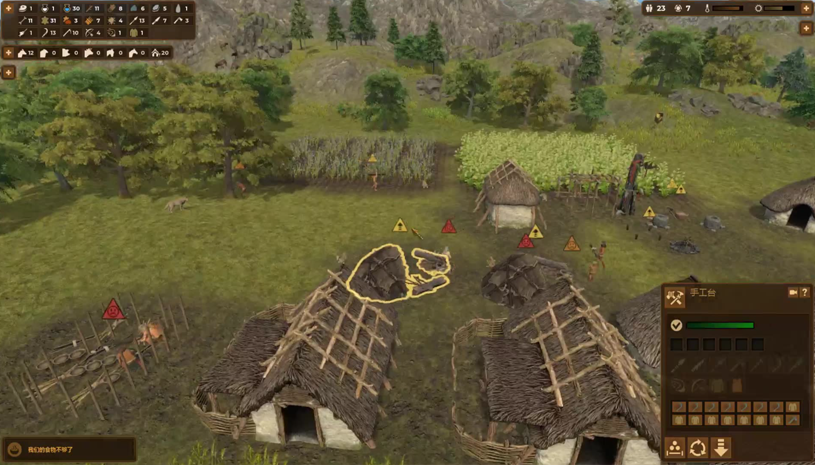Open the worker assignment button in crafting panel
Image resolution: width=815 pixels, height=465 pixels.
(x=675, y=448)
